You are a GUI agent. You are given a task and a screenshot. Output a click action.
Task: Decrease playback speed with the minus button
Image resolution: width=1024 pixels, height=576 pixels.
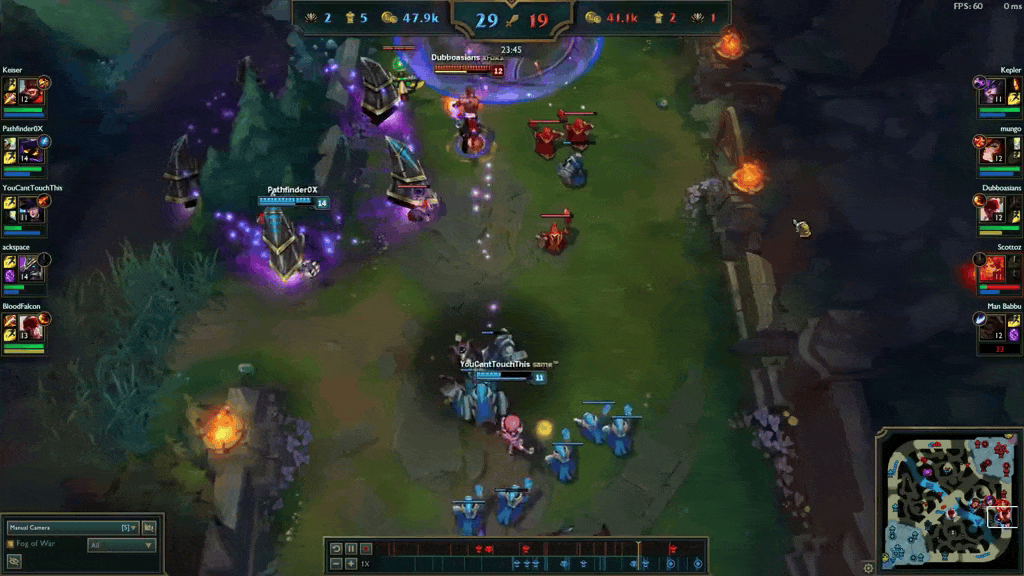click(336, 564)
